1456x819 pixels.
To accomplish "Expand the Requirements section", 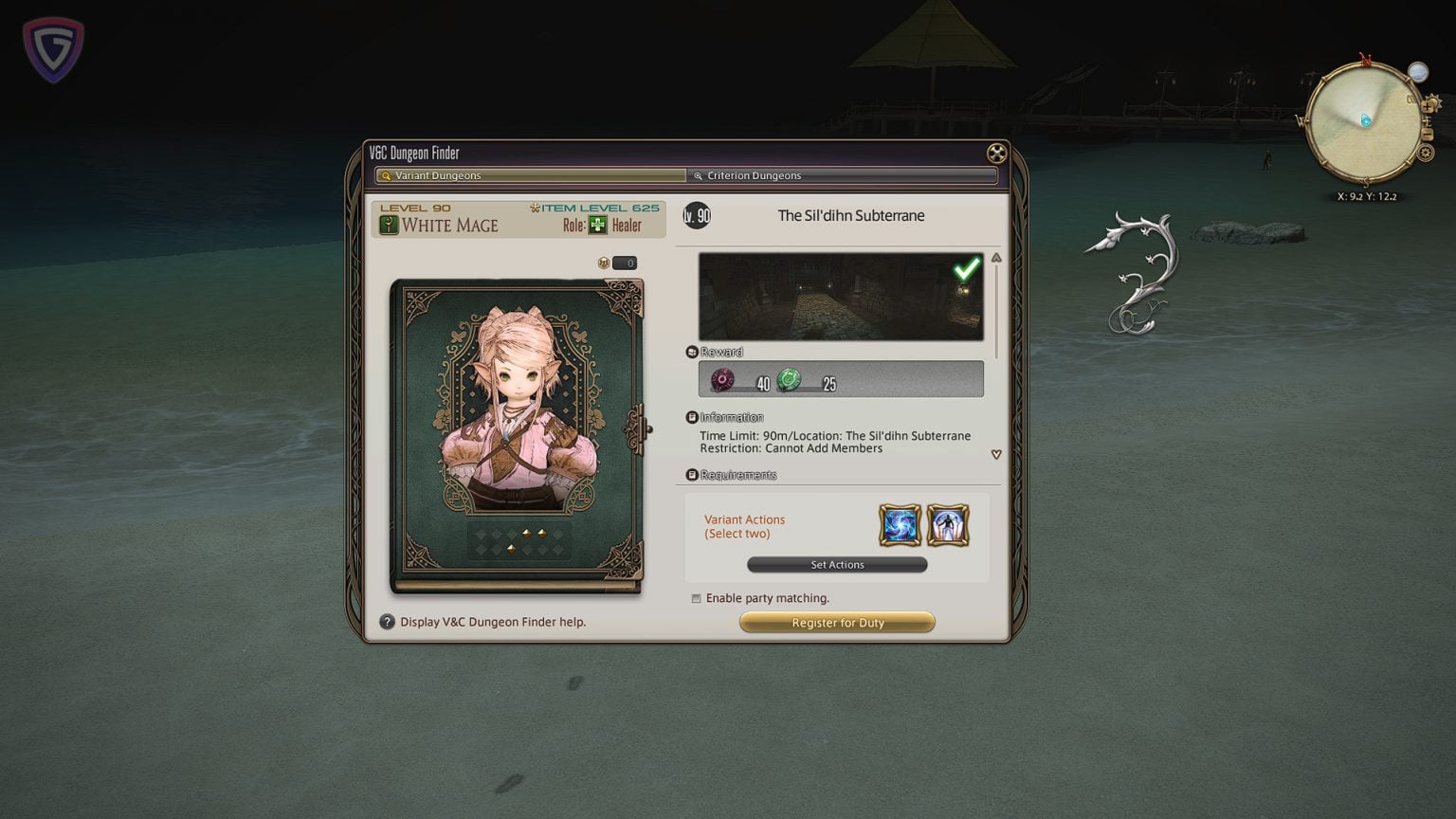I will [x=692, y=475].
